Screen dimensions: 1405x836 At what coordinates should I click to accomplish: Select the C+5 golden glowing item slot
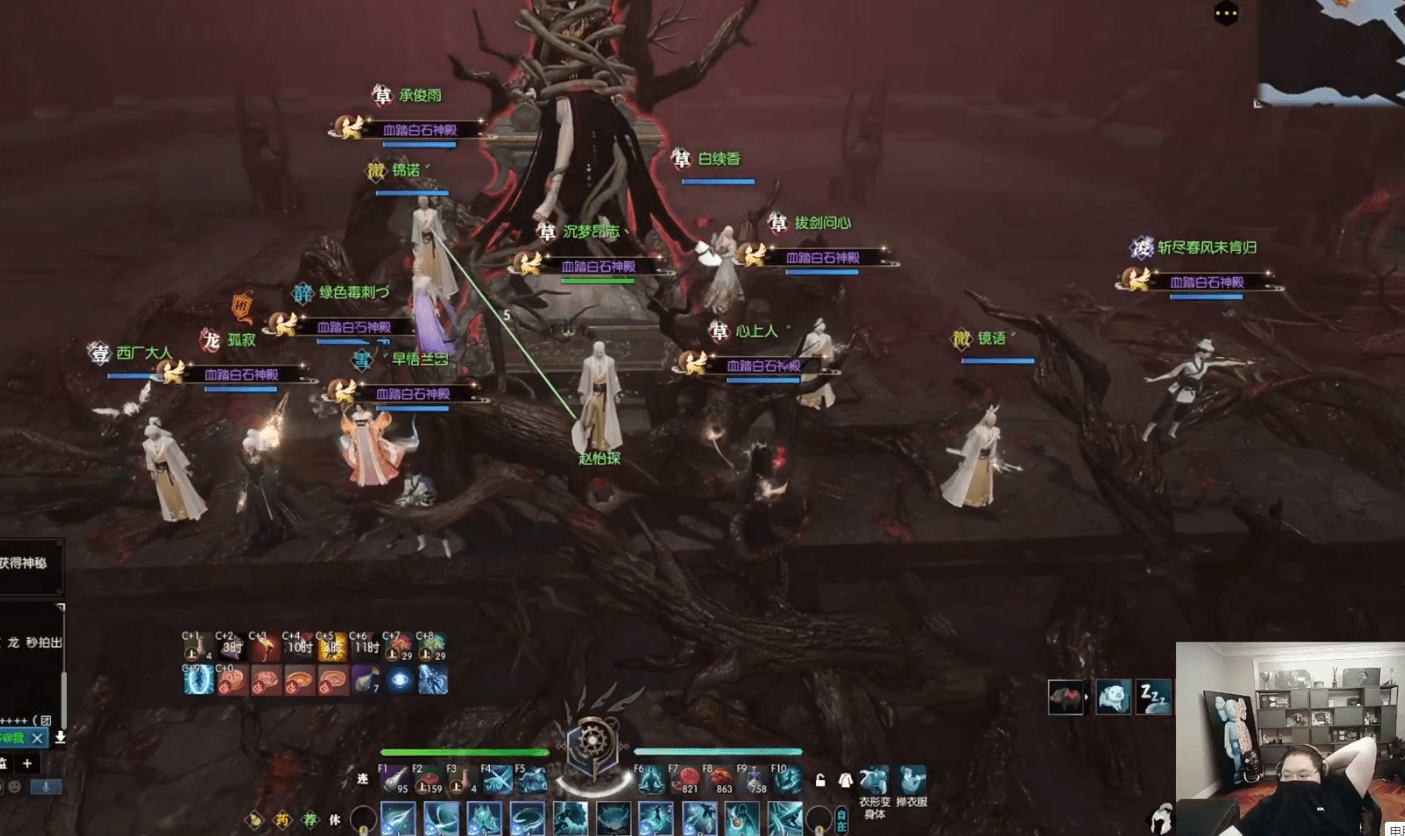333,648
